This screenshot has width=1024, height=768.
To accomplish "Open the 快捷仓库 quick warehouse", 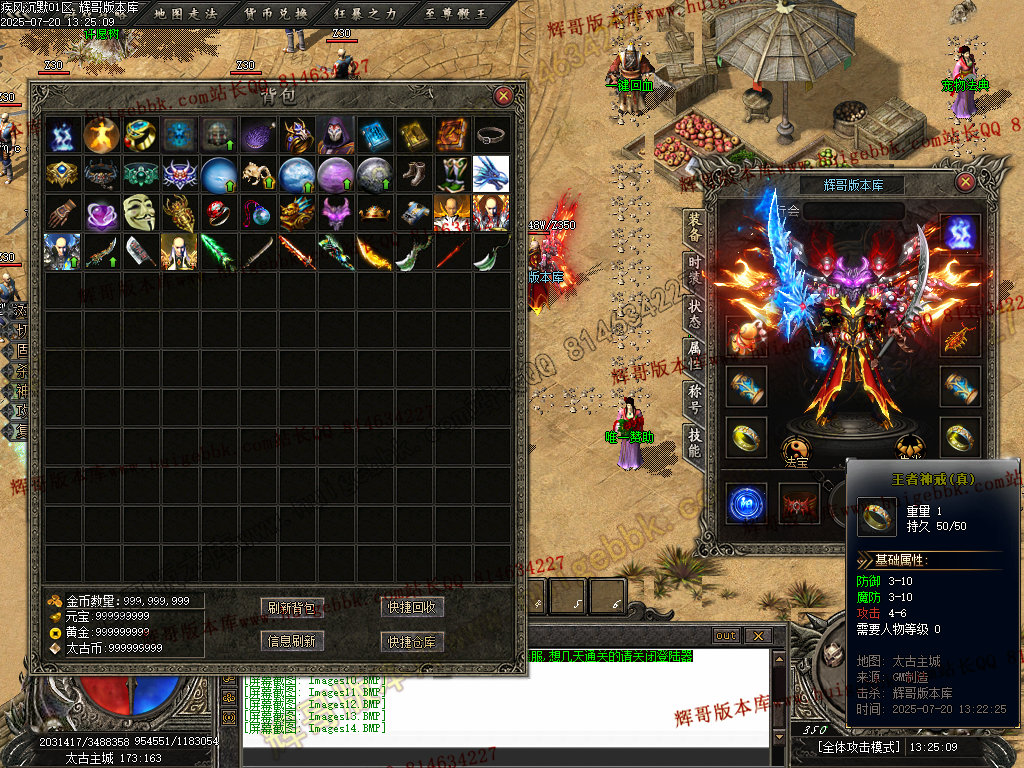I will (412, 641).
